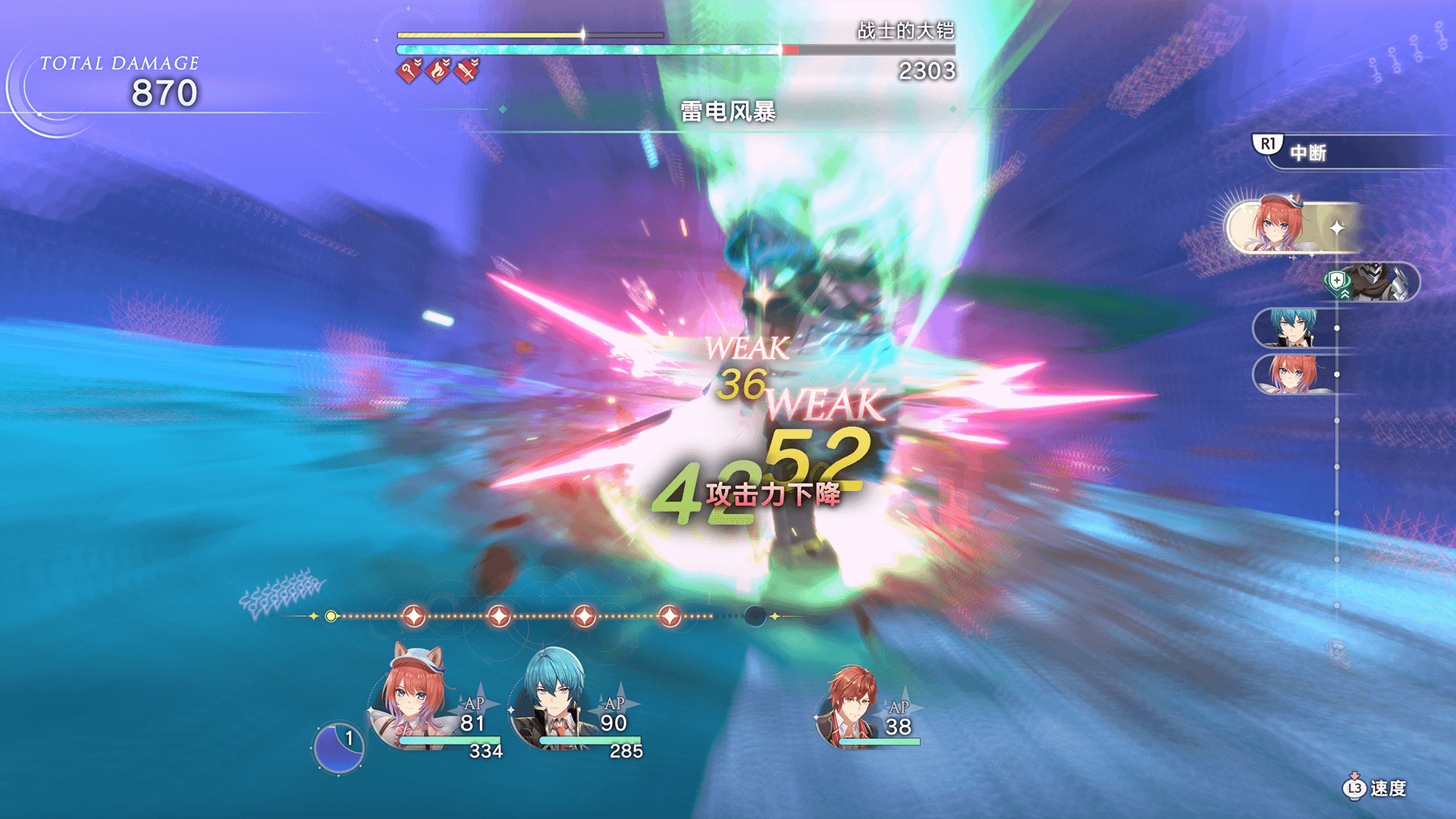1456x819 pixels.
Task: Toggle the 速度 battle speed option
Action: coord(1375,788)
